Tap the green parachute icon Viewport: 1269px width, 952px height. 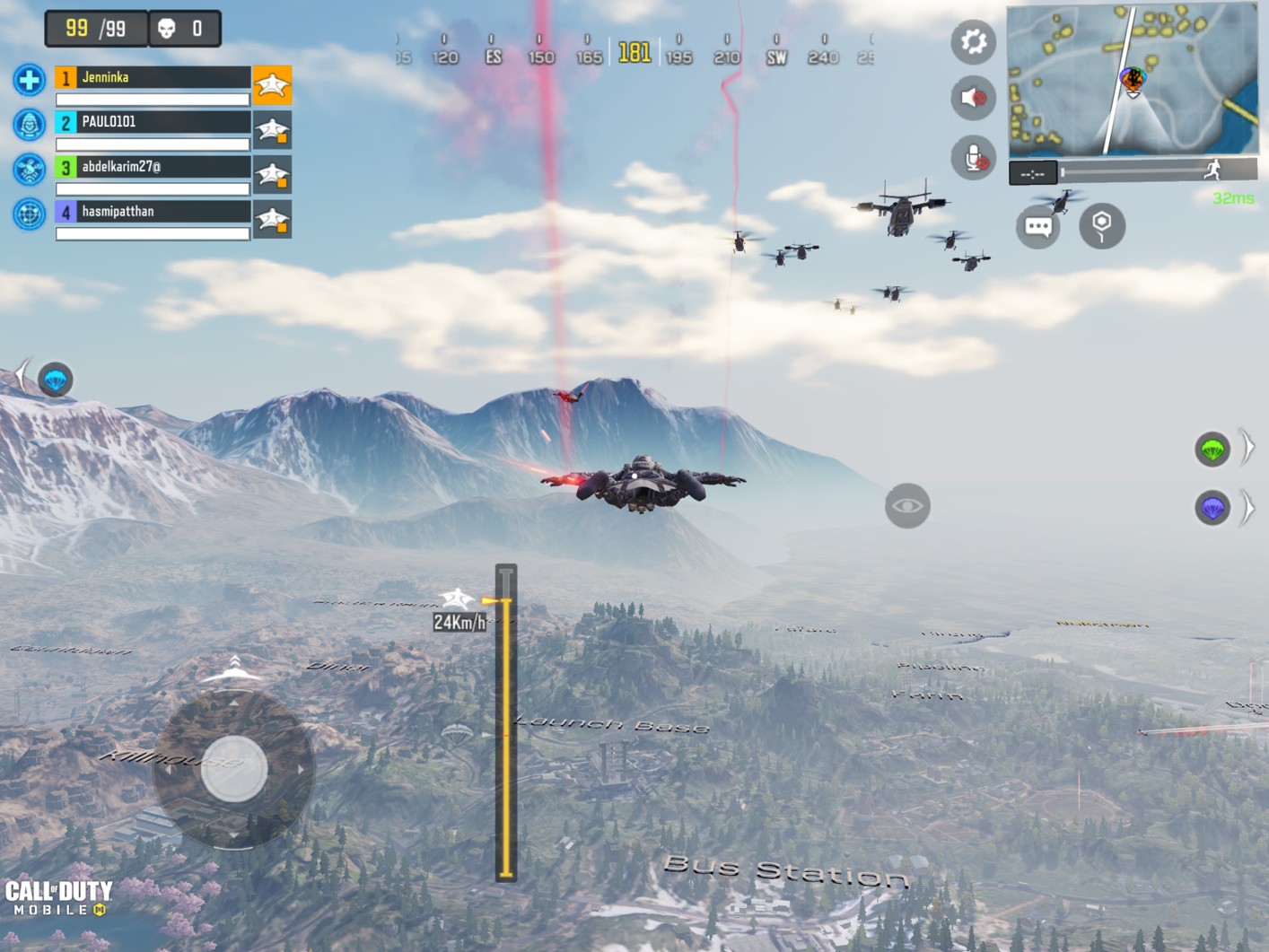1212,449
